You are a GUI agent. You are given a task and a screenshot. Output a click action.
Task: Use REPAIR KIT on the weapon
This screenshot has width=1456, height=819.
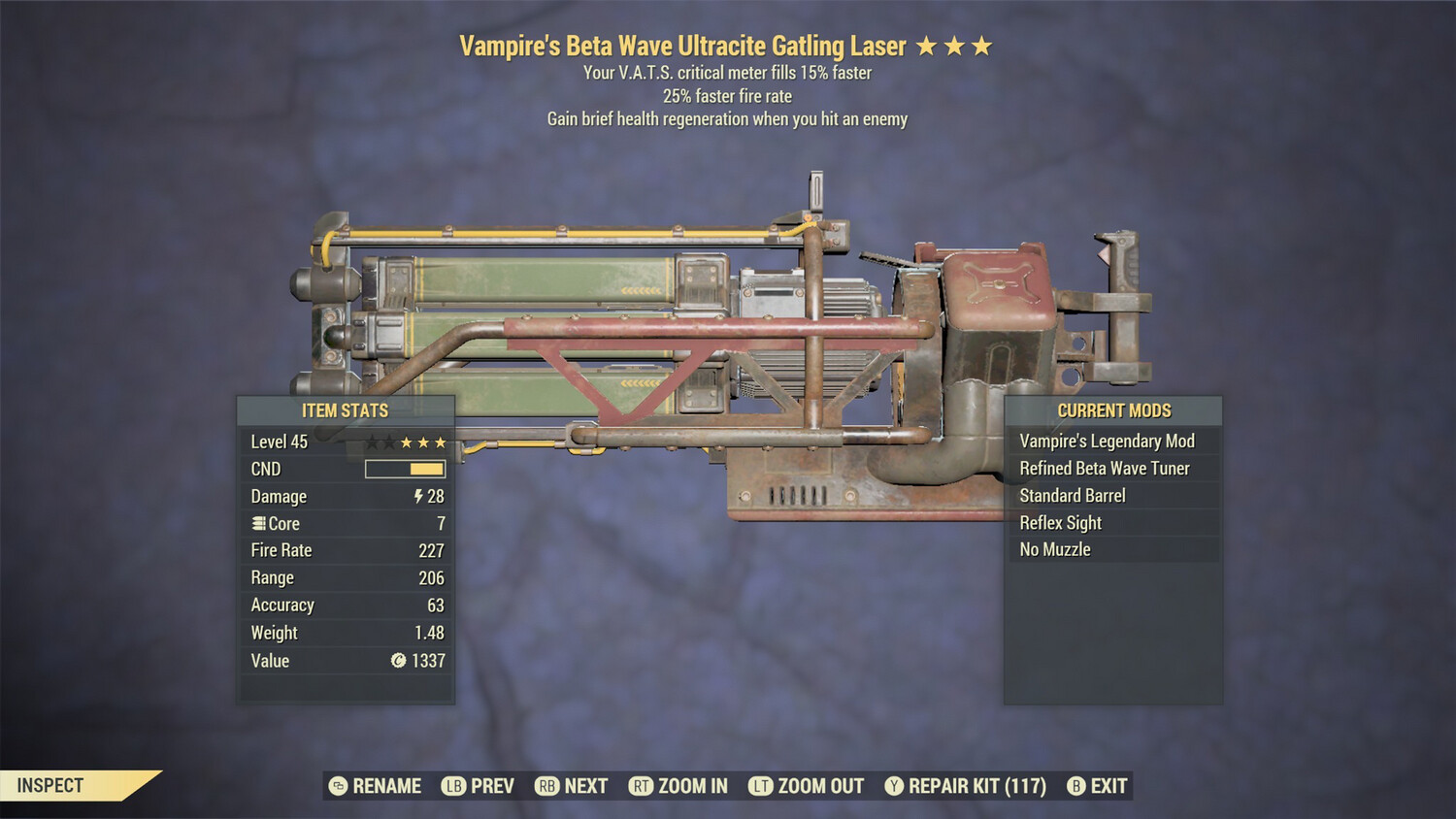[x=974, y=786]
